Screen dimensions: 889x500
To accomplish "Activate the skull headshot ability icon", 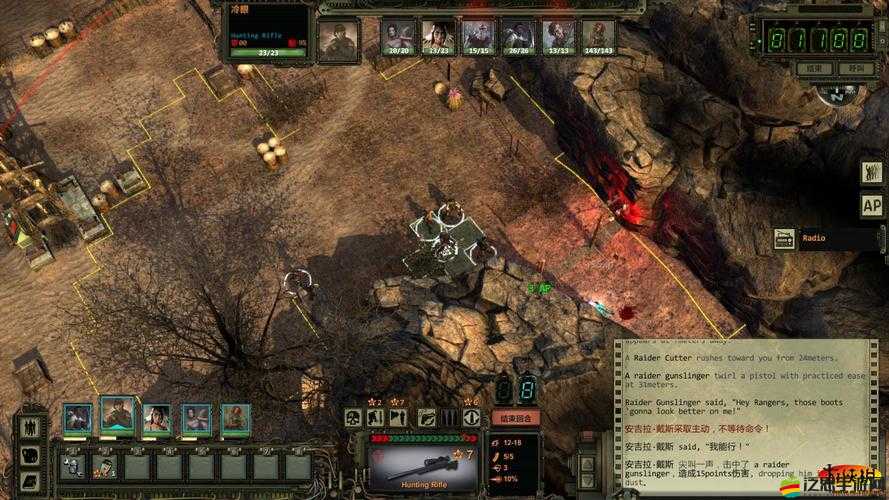I will coord(354,418).
